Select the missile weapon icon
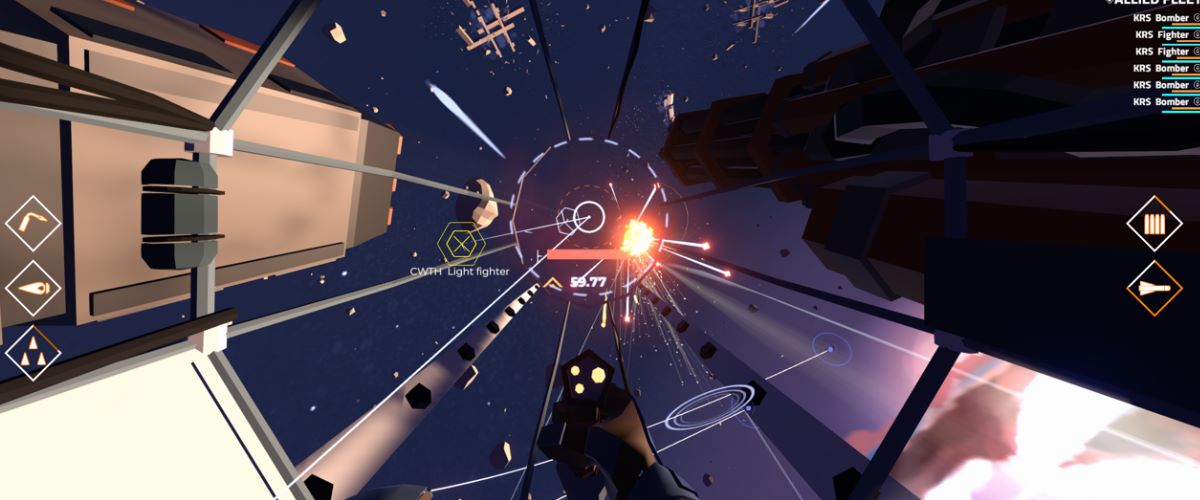1200x500 pixels. 1155,288
